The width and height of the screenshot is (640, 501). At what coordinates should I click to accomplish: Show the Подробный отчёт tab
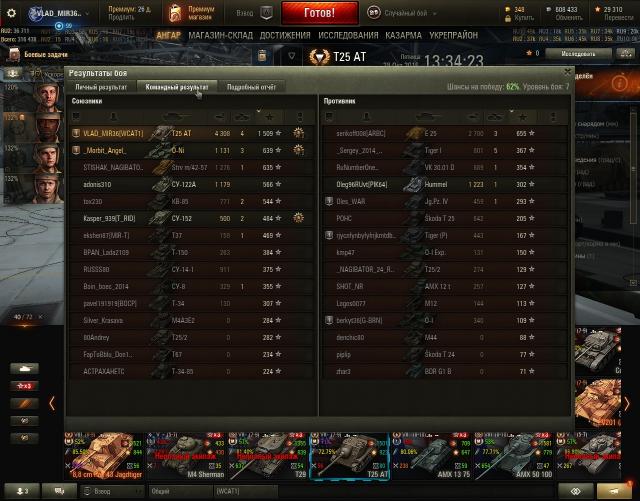[x=250, y=87]
